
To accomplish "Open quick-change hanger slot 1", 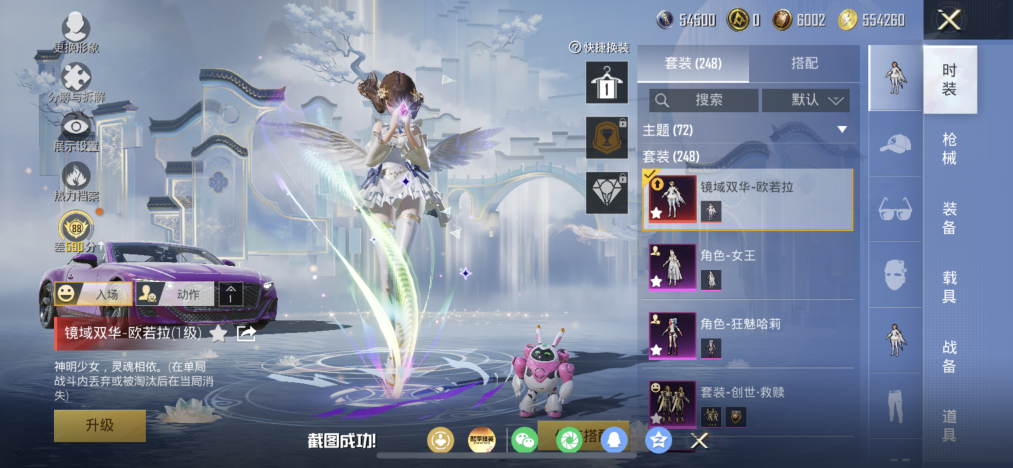I will (x=606, y=82).
